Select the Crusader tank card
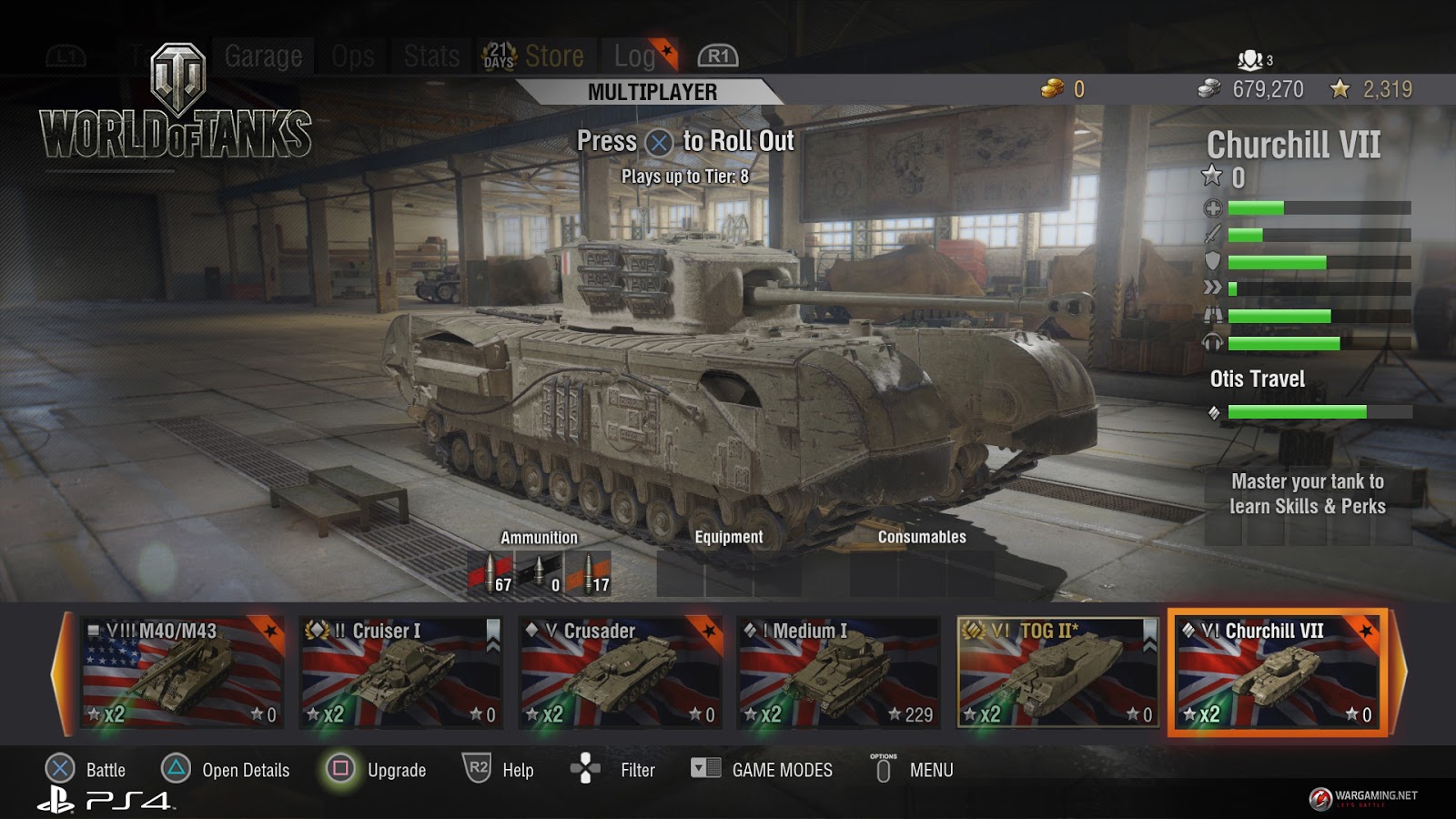The image size is (1456, 819). 620,672
